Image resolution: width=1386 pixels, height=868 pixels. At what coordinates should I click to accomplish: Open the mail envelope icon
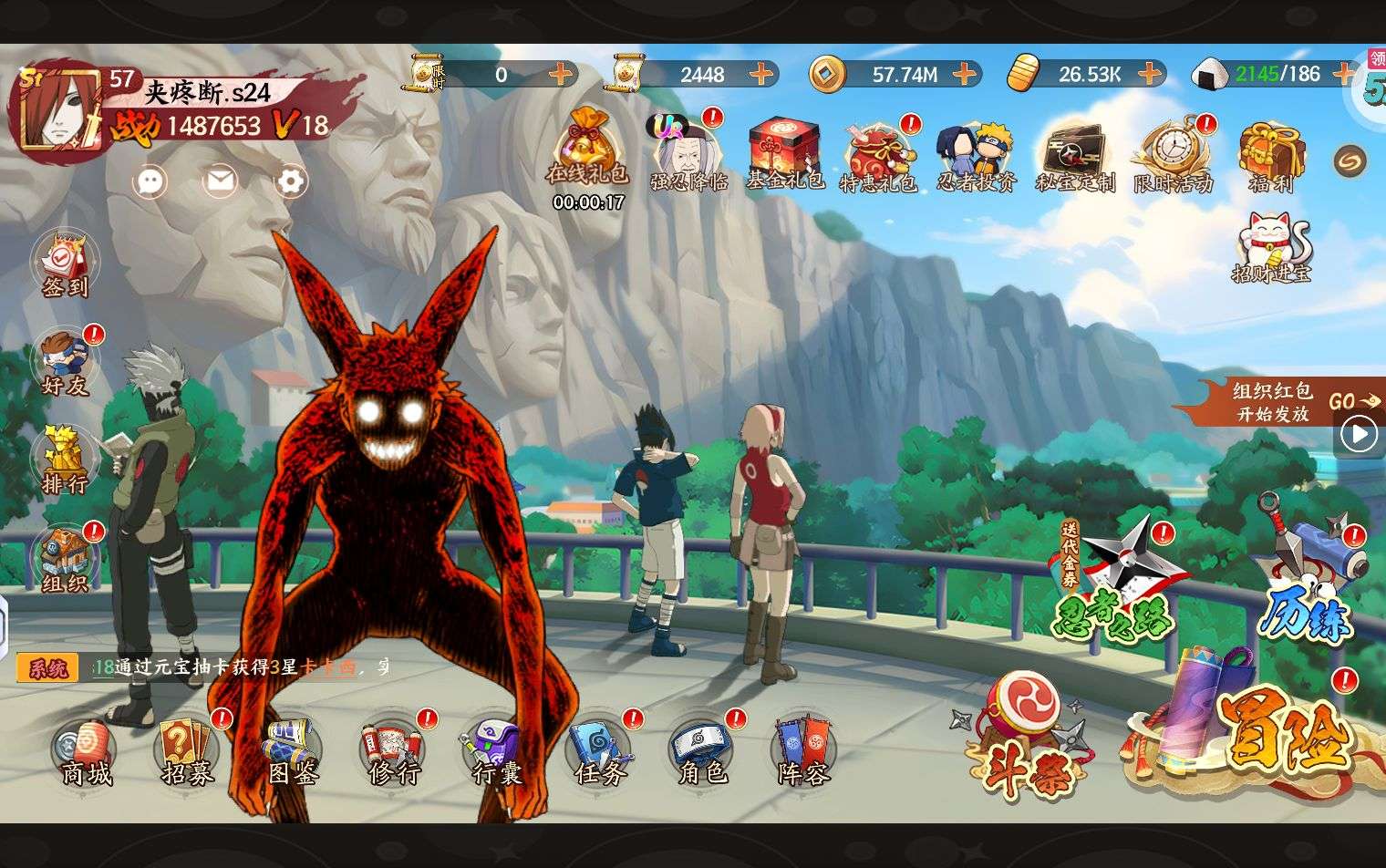[x=220, y=181]
